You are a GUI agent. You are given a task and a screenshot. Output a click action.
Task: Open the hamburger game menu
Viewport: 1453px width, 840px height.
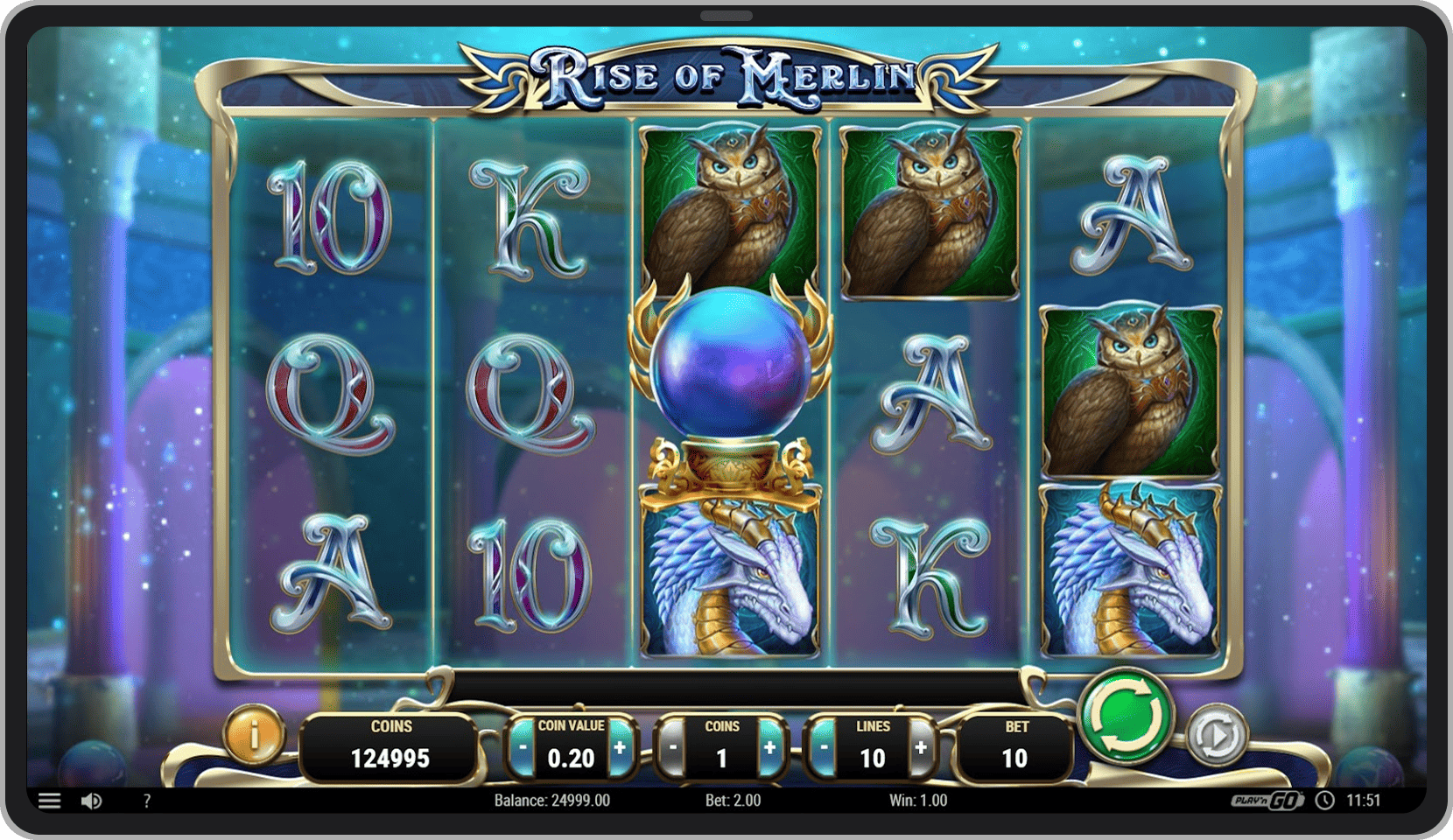pyautogui.click(x=50, y=800)
